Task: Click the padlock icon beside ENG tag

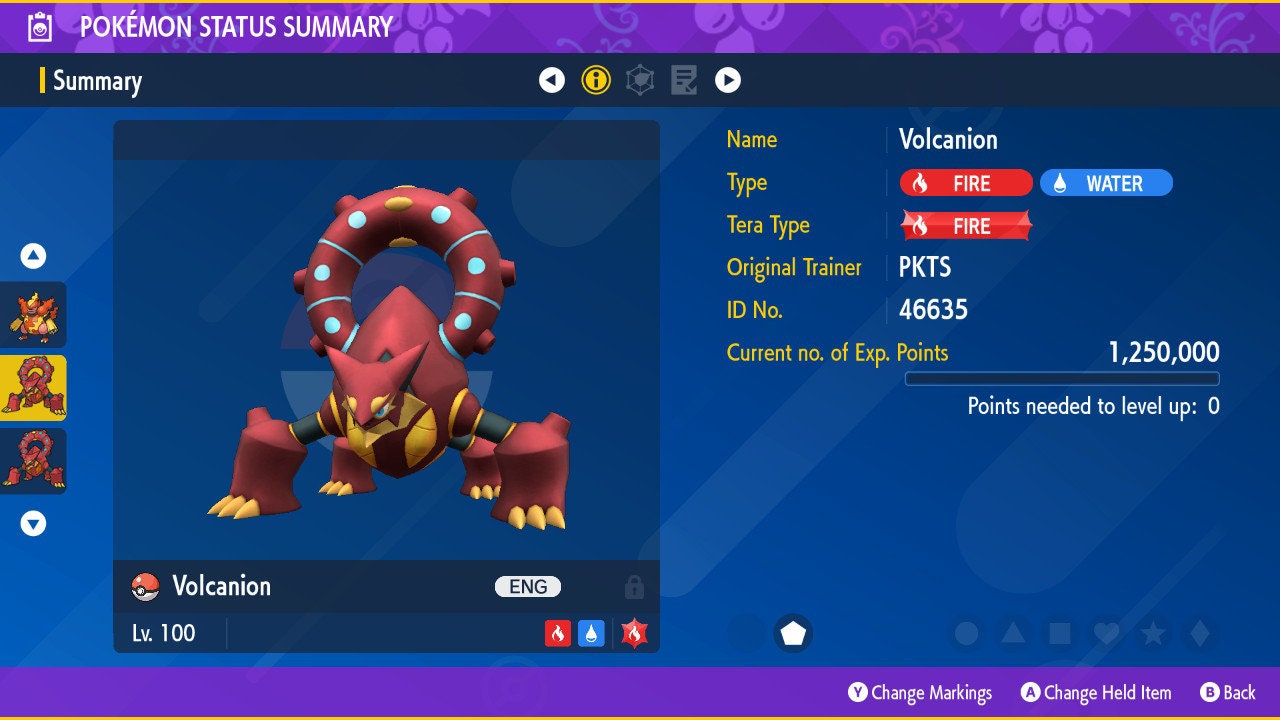Action: point(634,587)
